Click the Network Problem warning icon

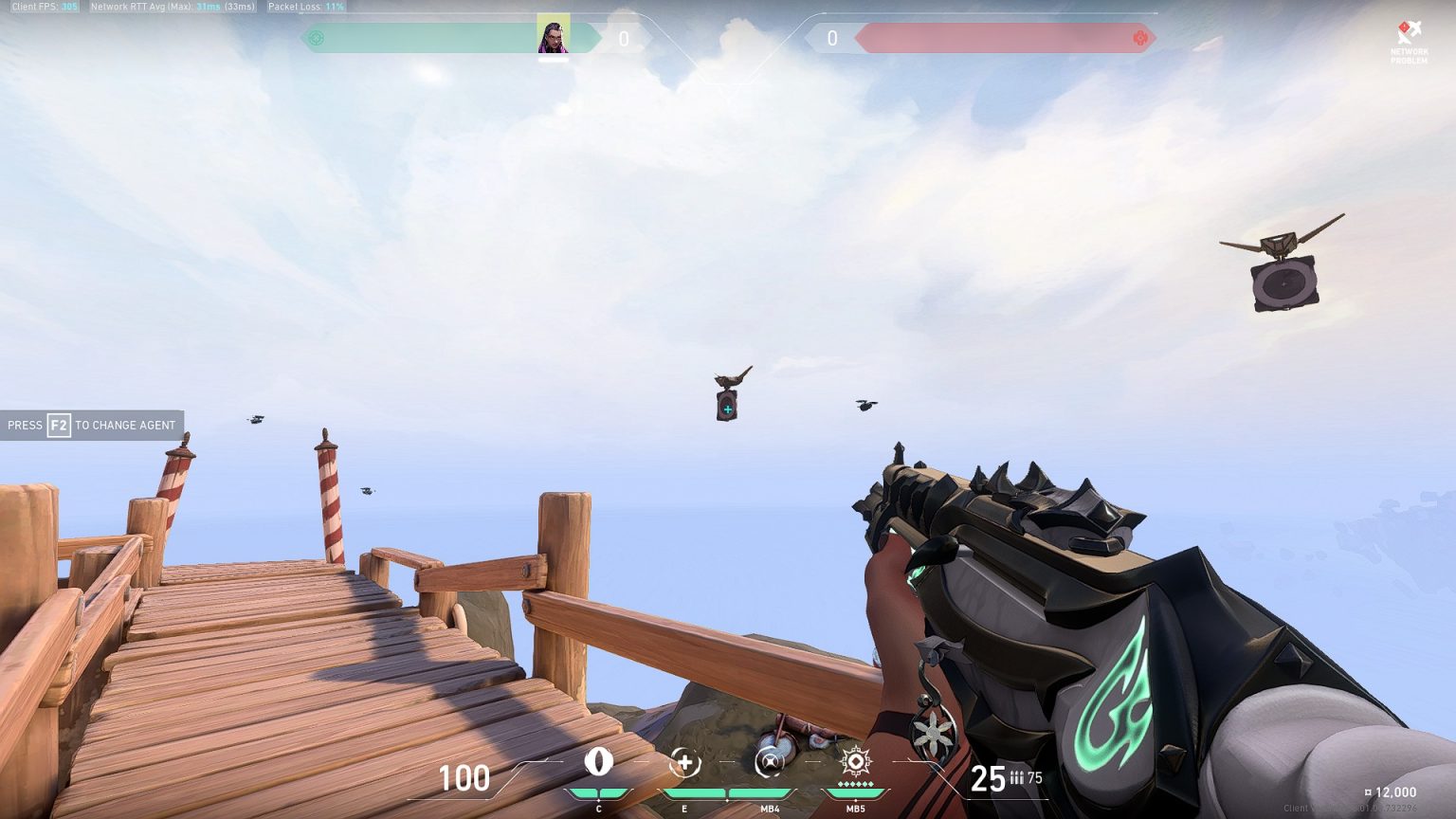tap(1409, 28)
